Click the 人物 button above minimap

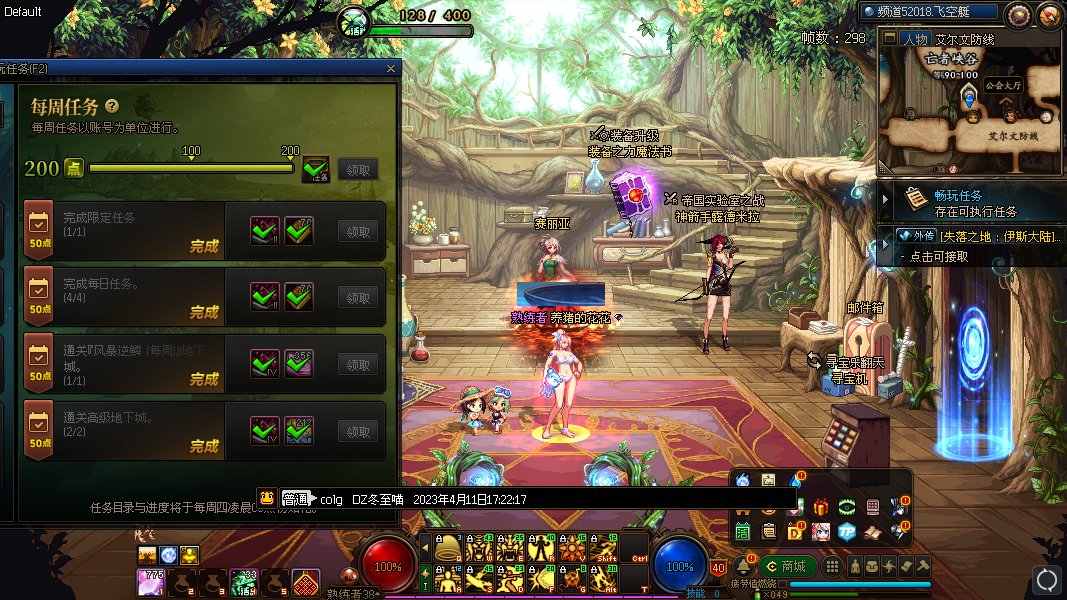tap(914, 39)
